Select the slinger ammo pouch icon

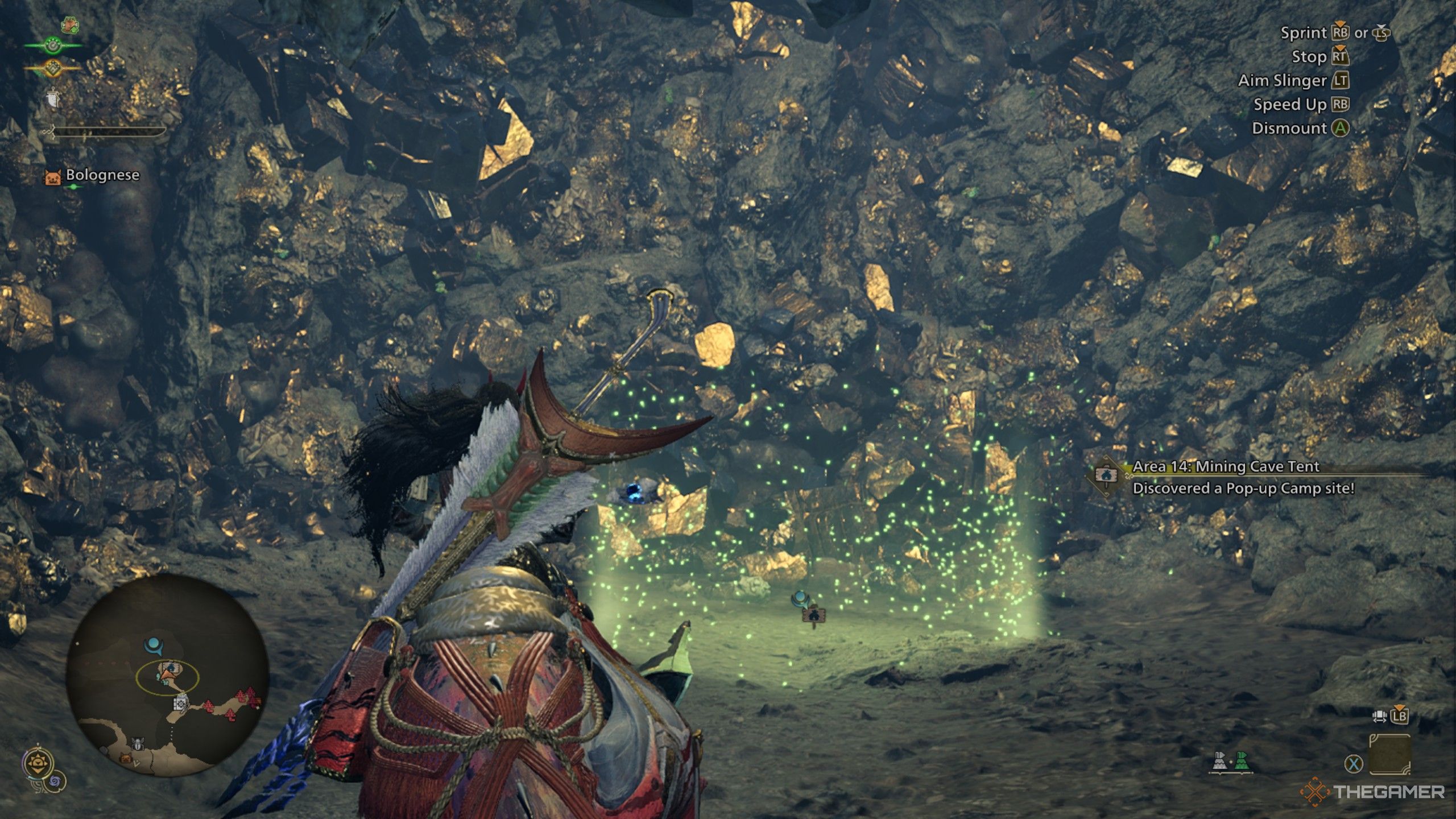pyautogui.click(x=53, y=97)
